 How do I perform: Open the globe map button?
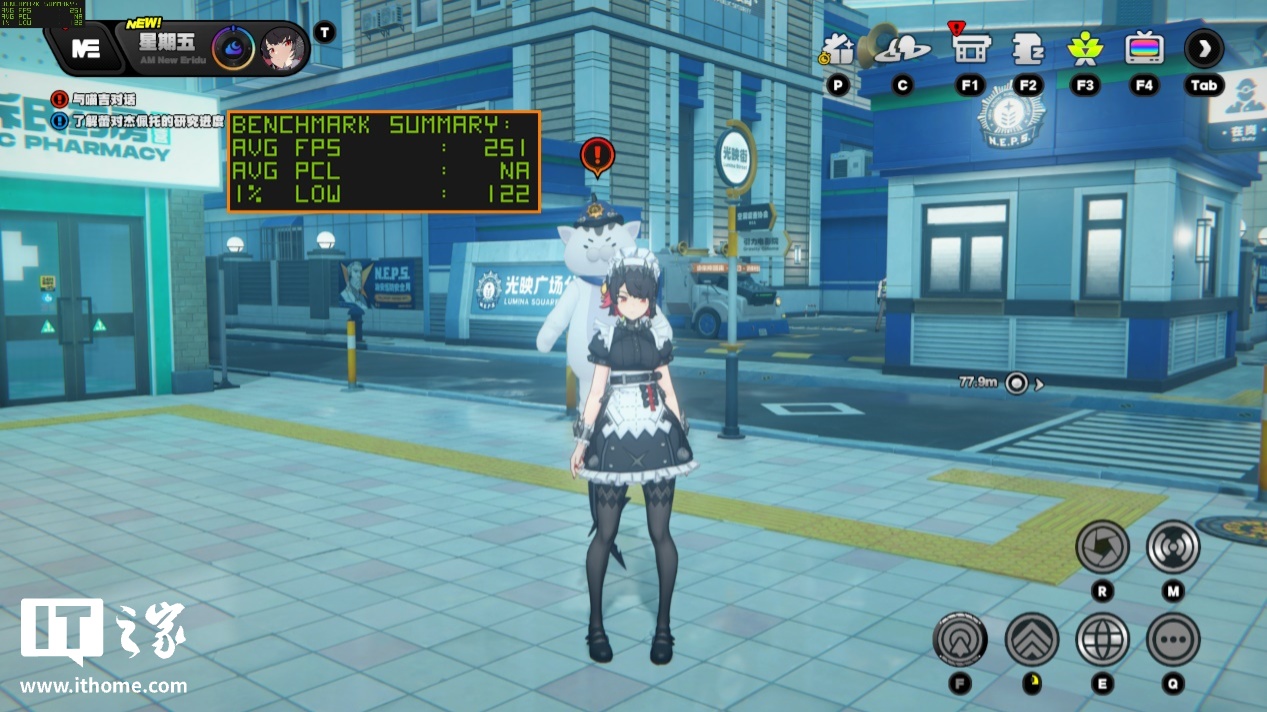click(x=1102, y=639)
